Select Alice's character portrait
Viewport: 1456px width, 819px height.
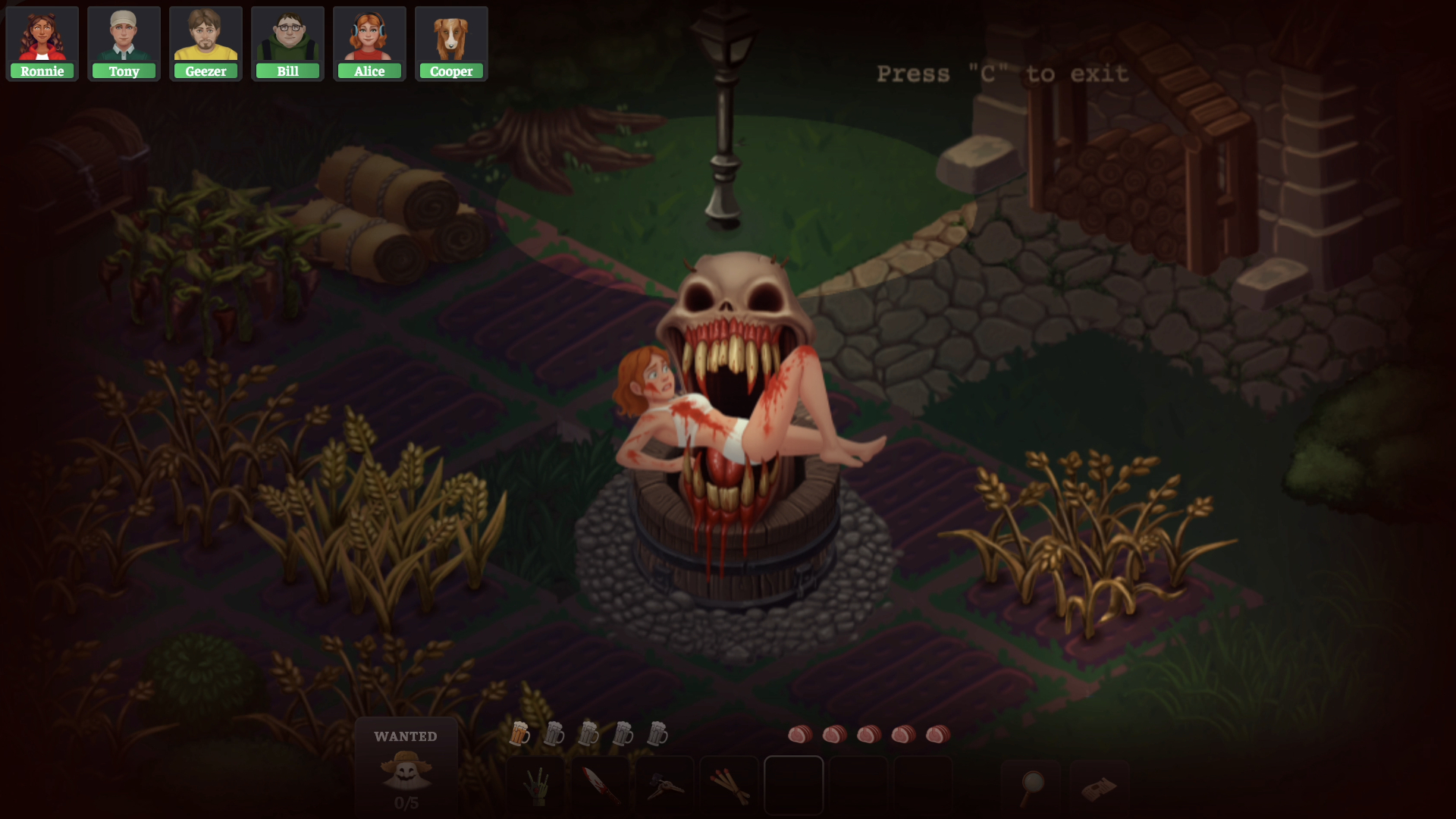(x=370, y=43)
